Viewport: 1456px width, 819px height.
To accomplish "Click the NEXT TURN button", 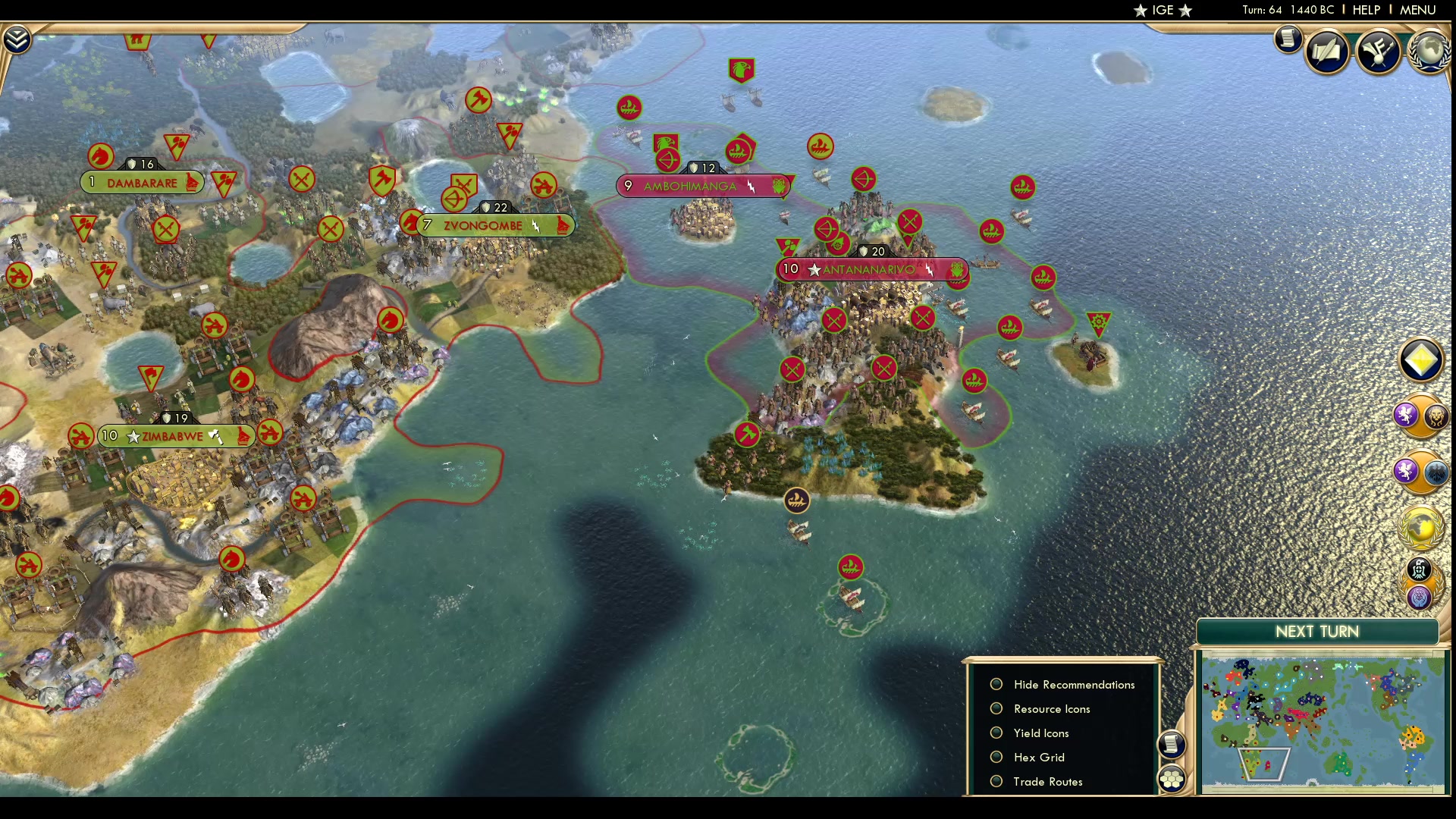I will coord(1317,632).
